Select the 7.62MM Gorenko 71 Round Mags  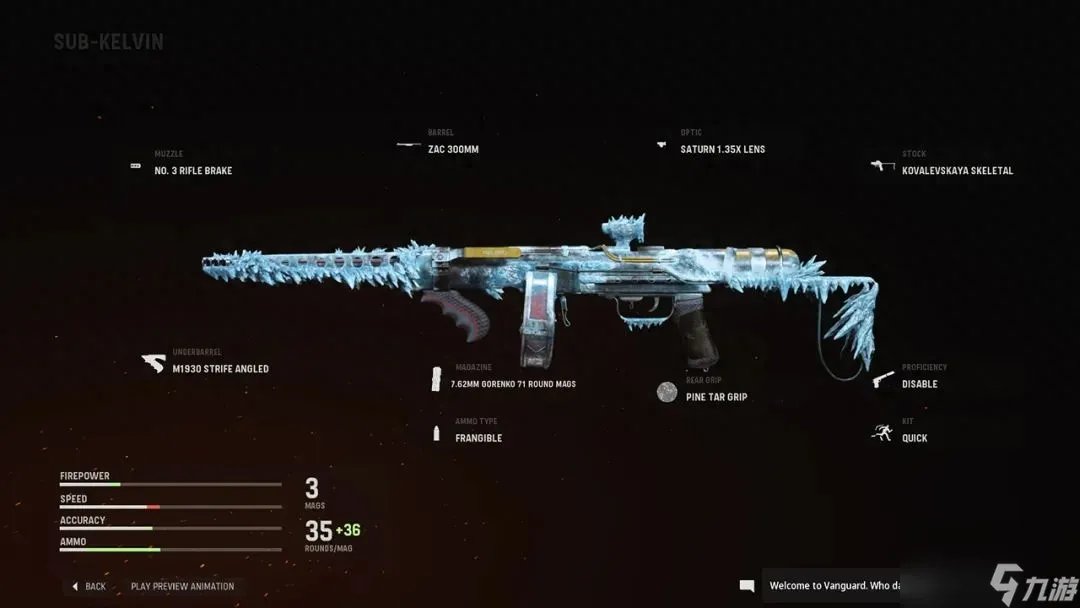coord(514,384)
